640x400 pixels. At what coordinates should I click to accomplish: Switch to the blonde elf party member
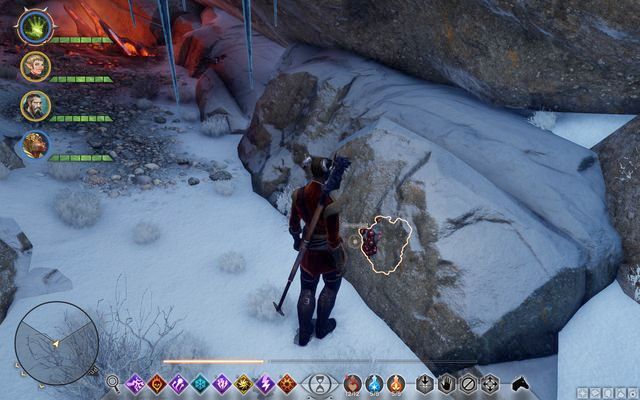tap(33, 65)
